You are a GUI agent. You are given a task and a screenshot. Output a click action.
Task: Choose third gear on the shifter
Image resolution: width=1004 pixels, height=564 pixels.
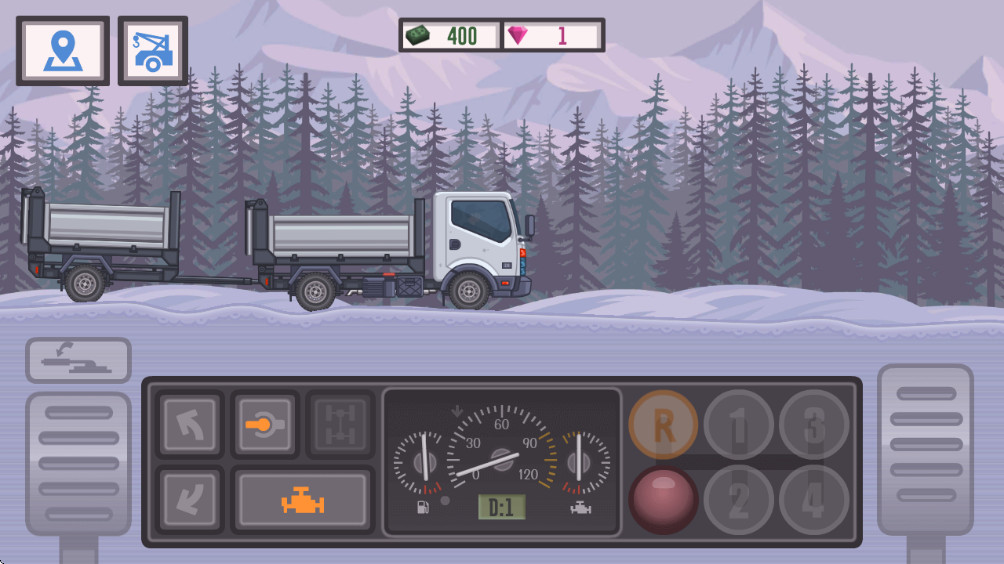coord(814,425)
